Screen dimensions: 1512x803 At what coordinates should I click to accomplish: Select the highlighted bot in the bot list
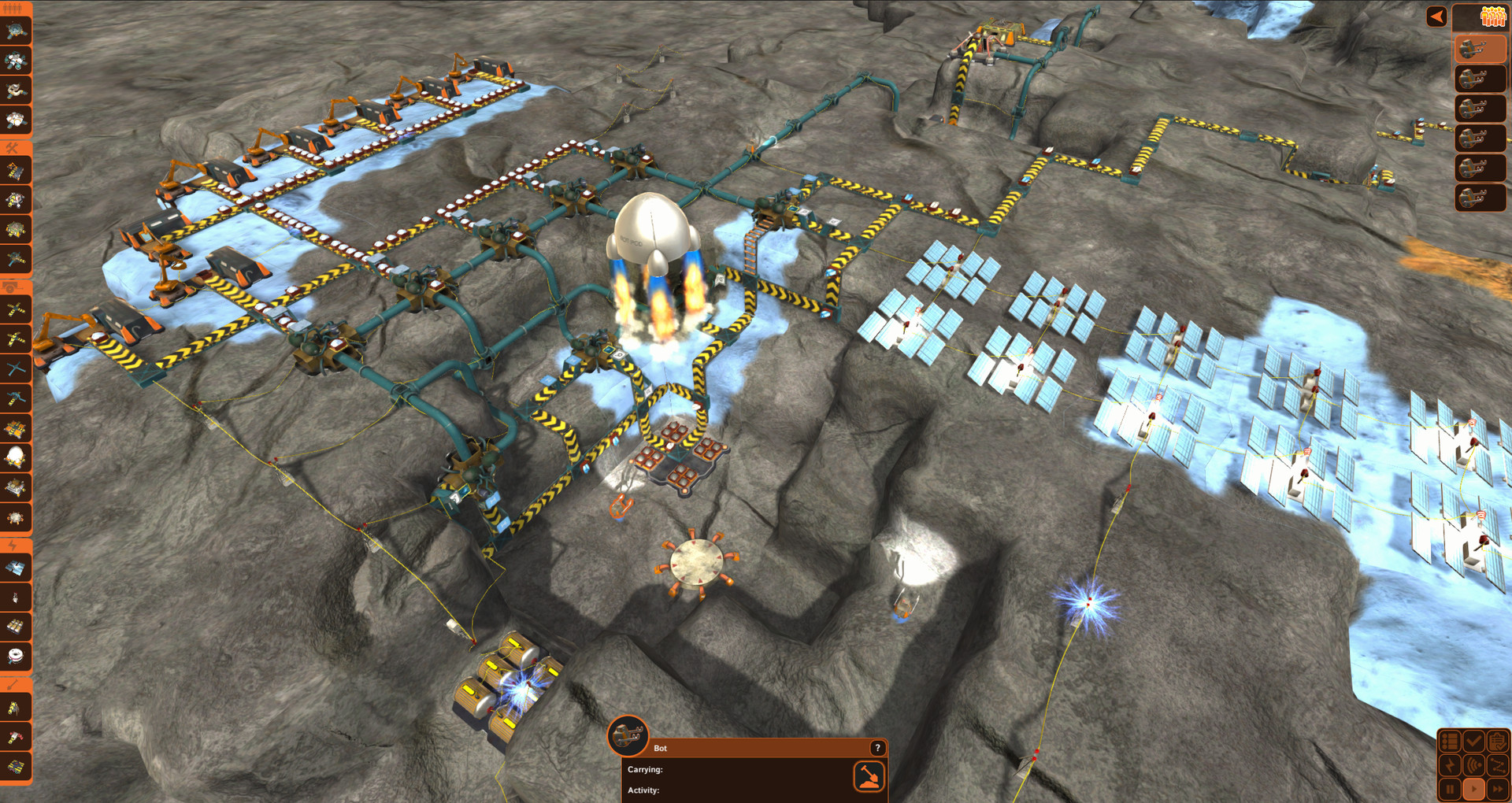pyautogui.click(x=1478, y=49)
